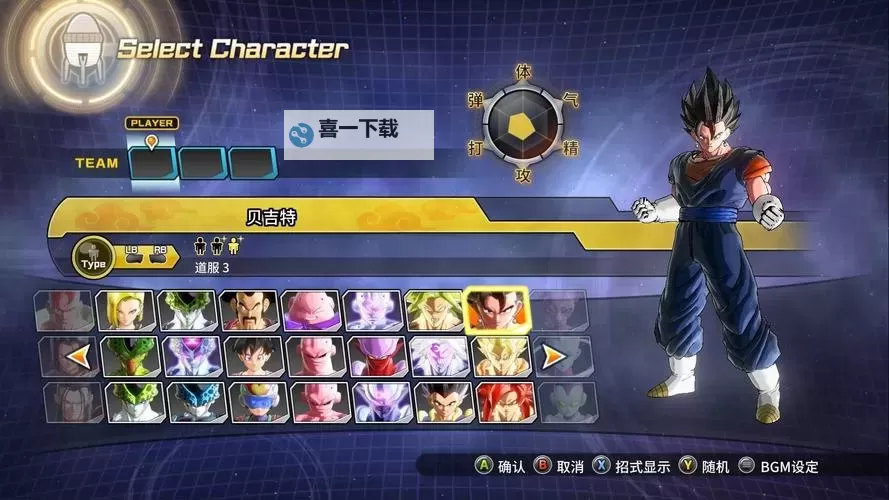Pick the fat Majin Buu with purple cape
This screenshot has width=889, height=500.
point(311,311)
